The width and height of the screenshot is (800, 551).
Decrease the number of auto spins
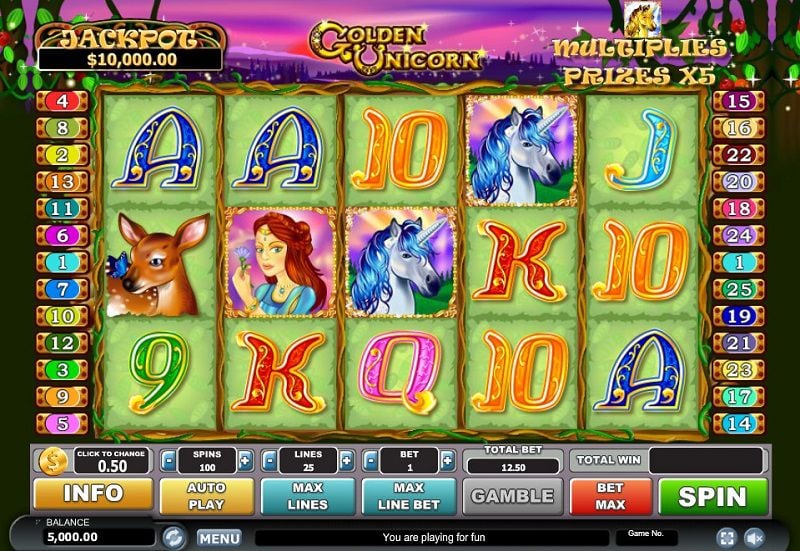(x=167, y=461)
